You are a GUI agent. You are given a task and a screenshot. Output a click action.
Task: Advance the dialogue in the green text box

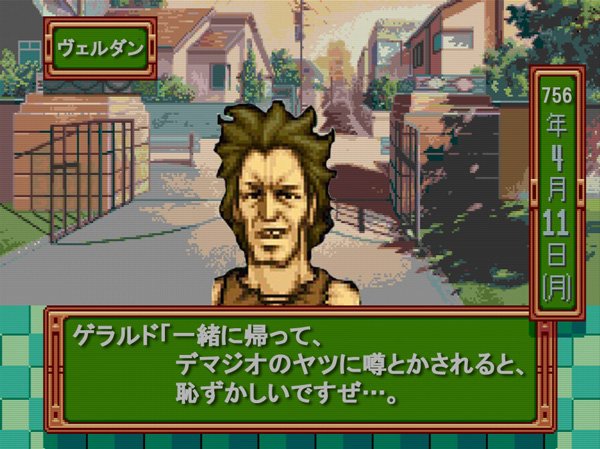click(x=298, y=366)
